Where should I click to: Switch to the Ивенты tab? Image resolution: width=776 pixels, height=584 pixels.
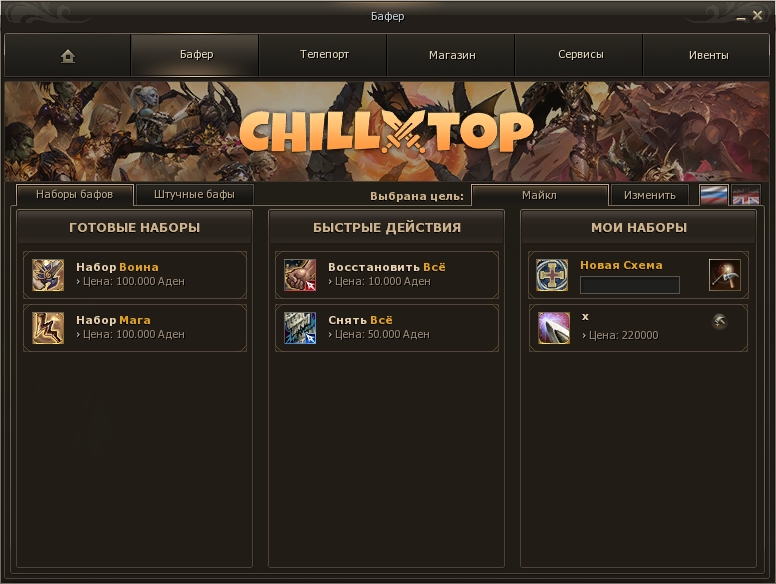tap(708, 55)
